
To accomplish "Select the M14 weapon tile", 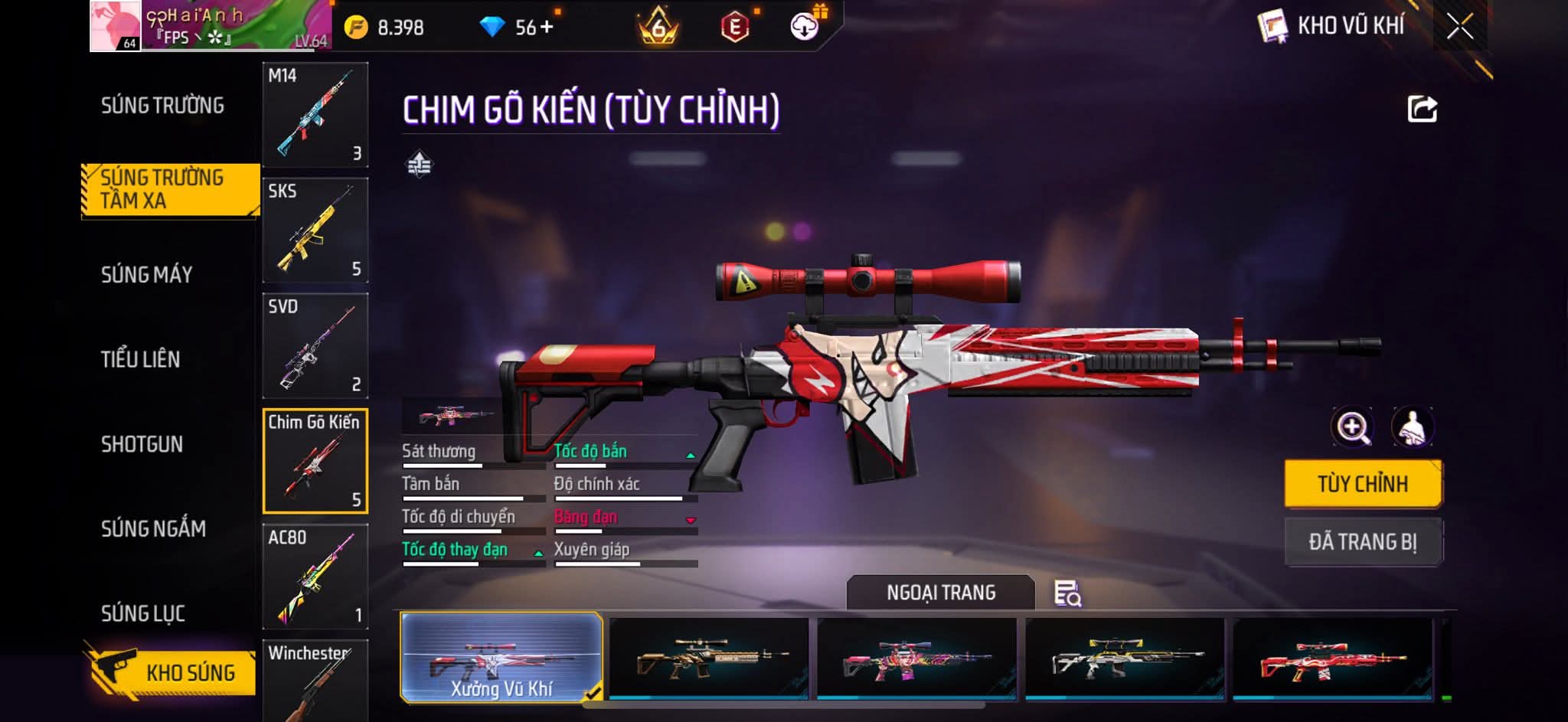I will (x=315, y=115).
